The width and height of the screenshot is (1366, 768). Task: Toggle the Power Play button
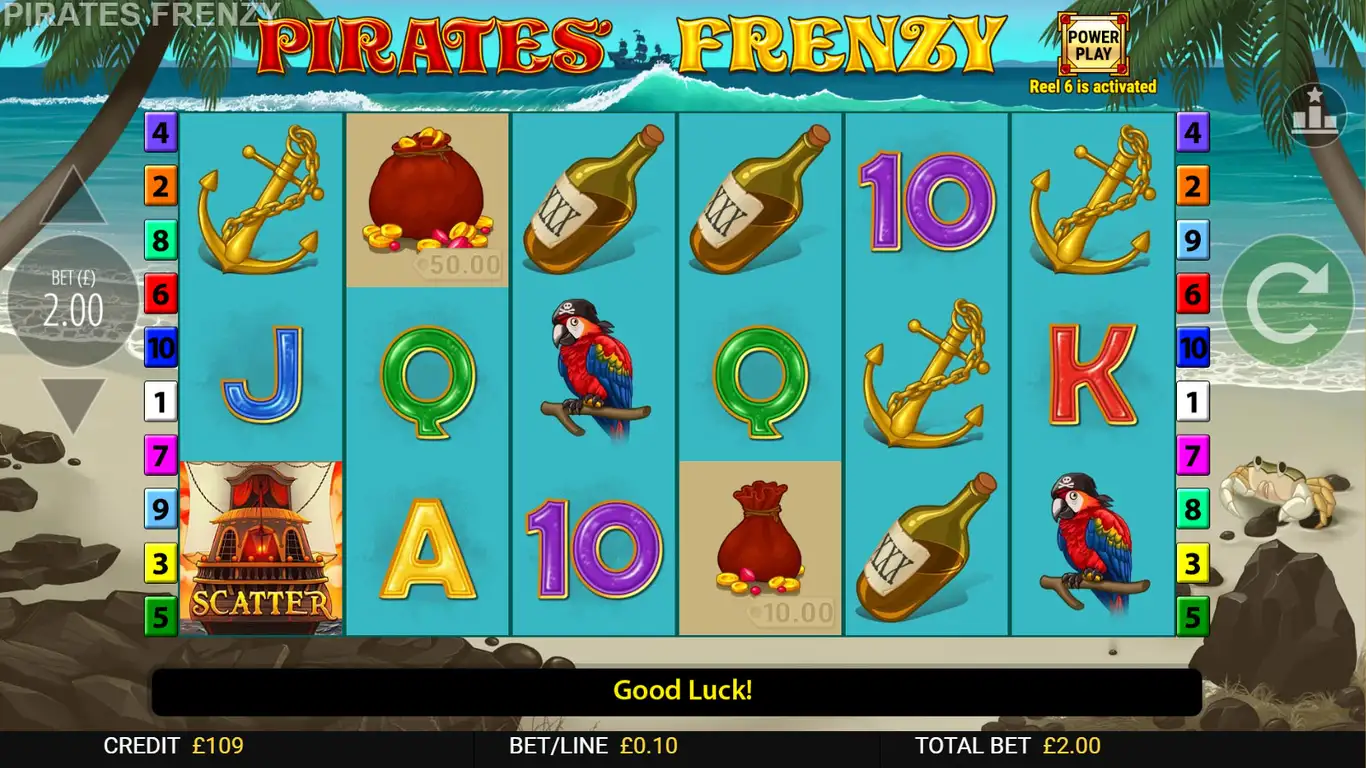pos(1093,45)
